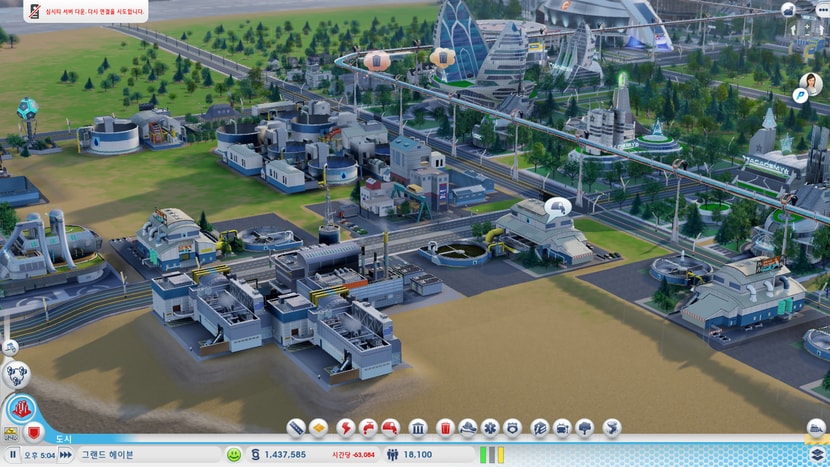
Task: Open the Health services menu
Action: point(490,428)
